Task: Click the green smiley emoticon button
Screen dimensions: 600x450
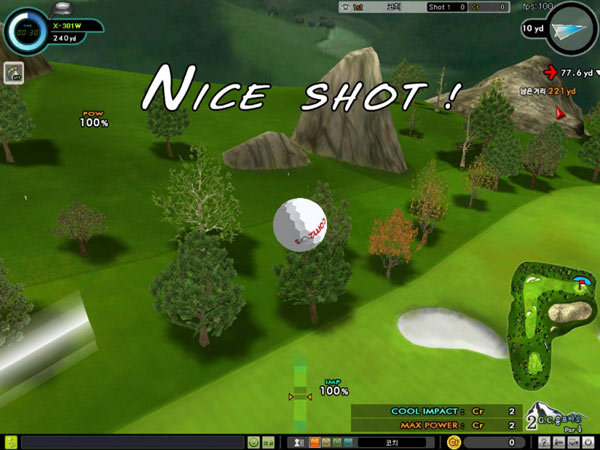Action: point(254,442)
